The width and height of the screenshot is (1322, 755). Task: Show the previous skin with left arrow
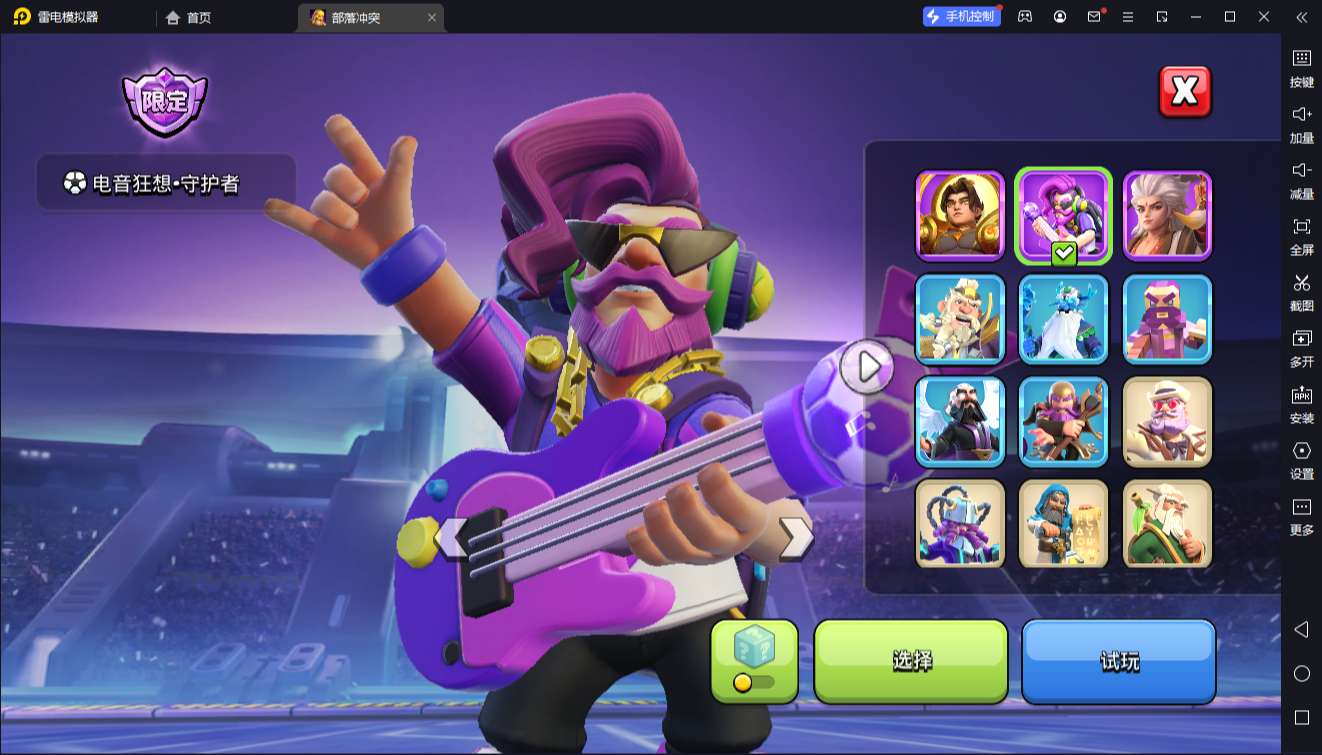(454, 537)
